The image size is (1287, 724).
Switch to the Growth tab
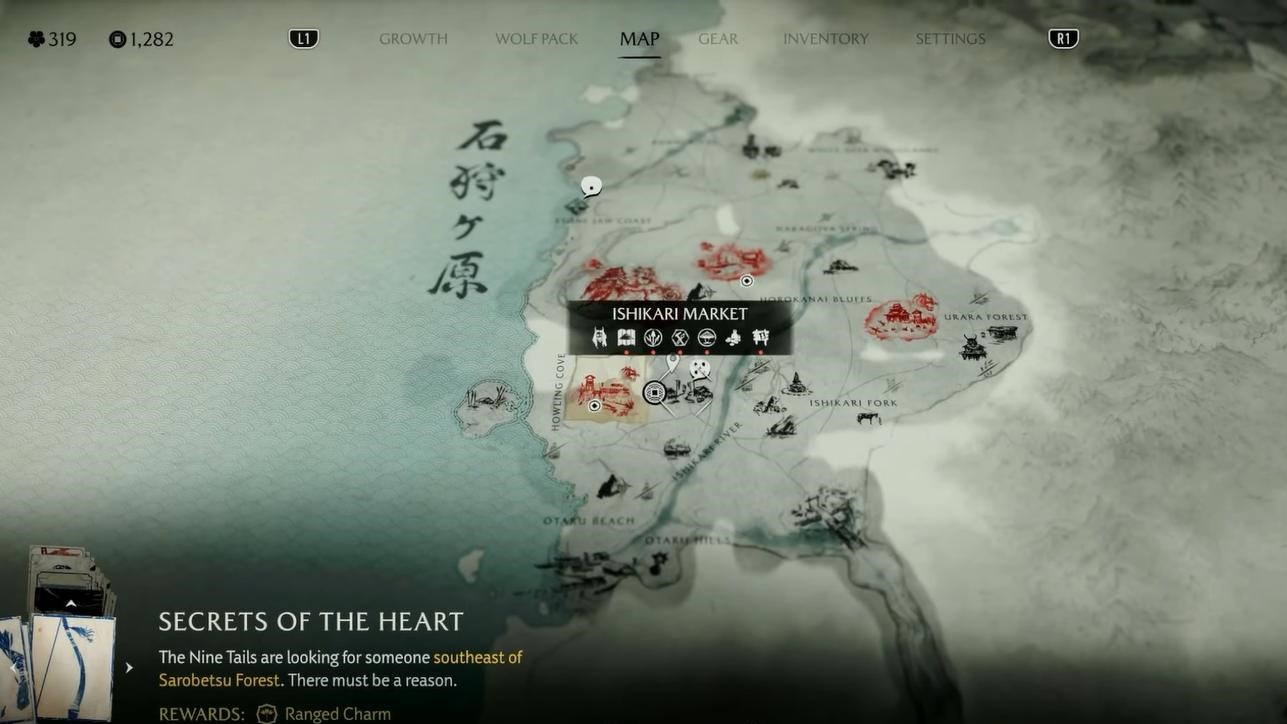(413, 39)
